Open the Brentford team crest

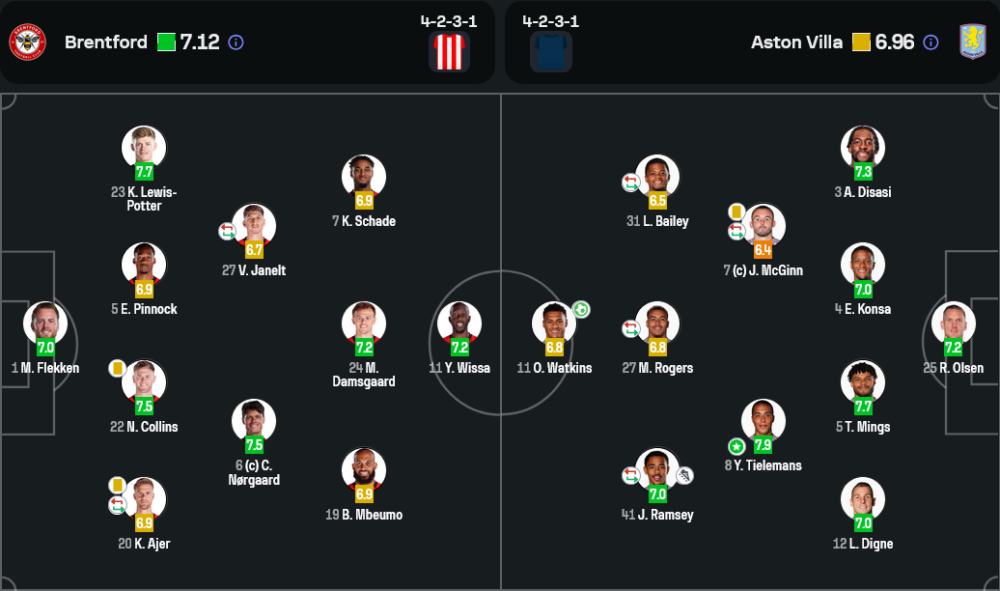point(28,42)
